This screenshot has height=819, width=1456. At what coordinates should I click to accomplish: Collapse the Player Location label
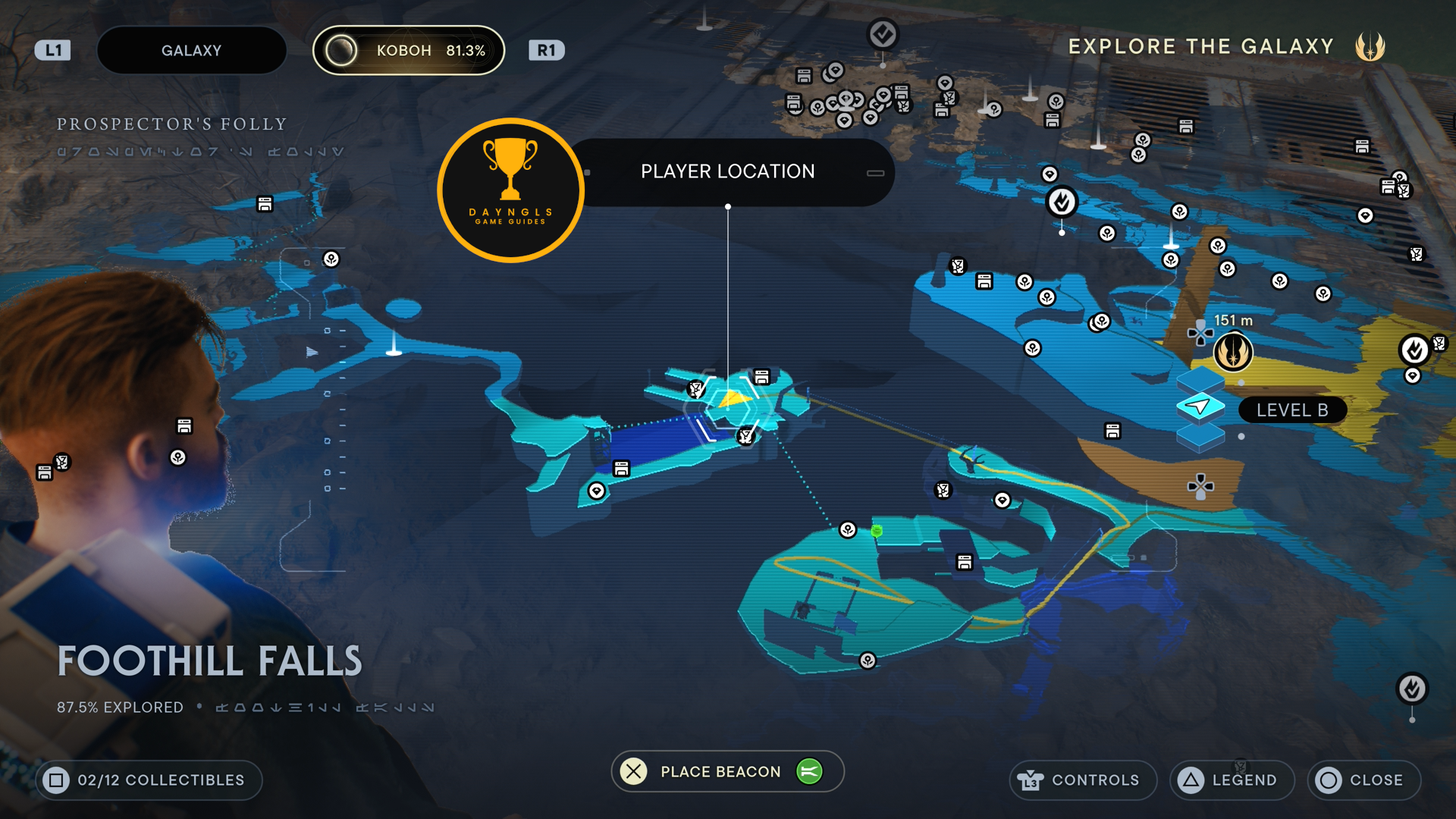coord(875,173)
